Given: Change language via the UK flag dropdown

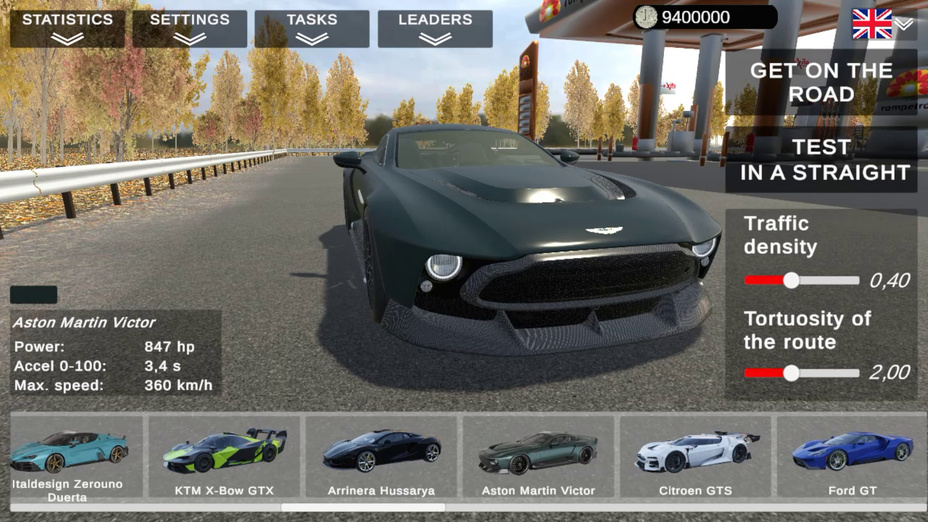Looking at the screenshot, I should [x=882, y=24].
